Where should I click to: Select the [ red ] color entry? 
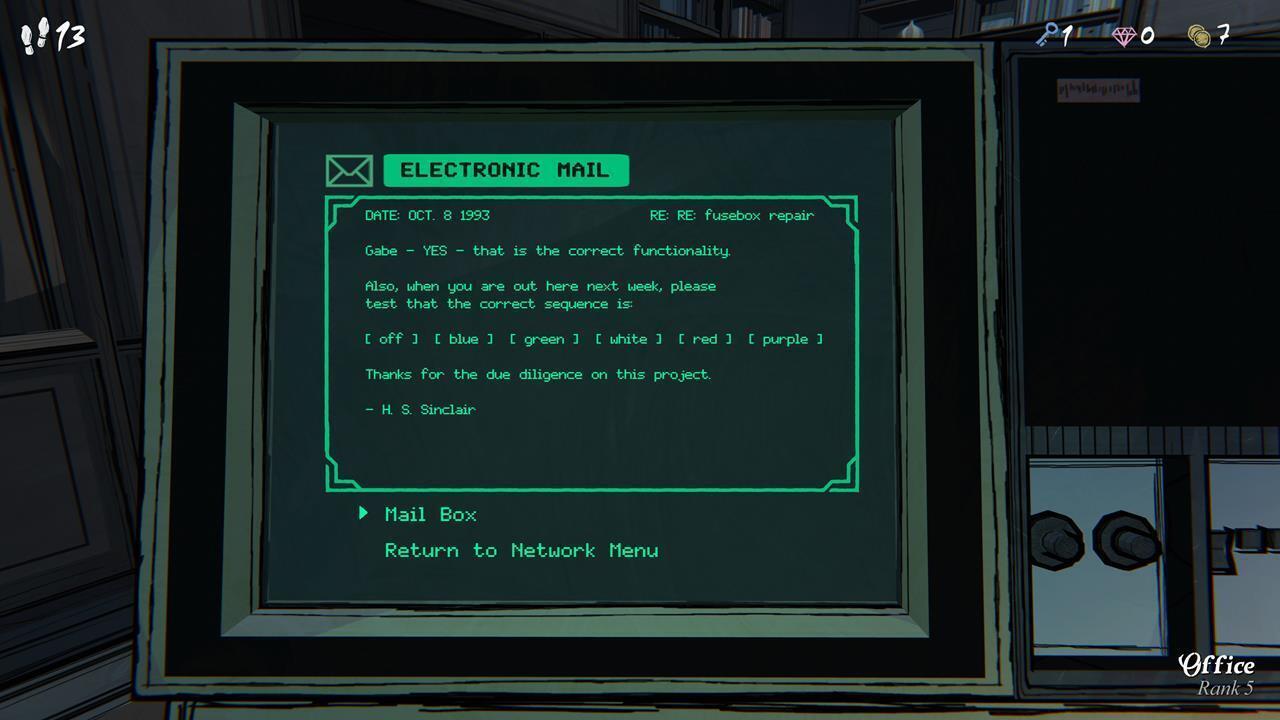(x=703, y=339)
